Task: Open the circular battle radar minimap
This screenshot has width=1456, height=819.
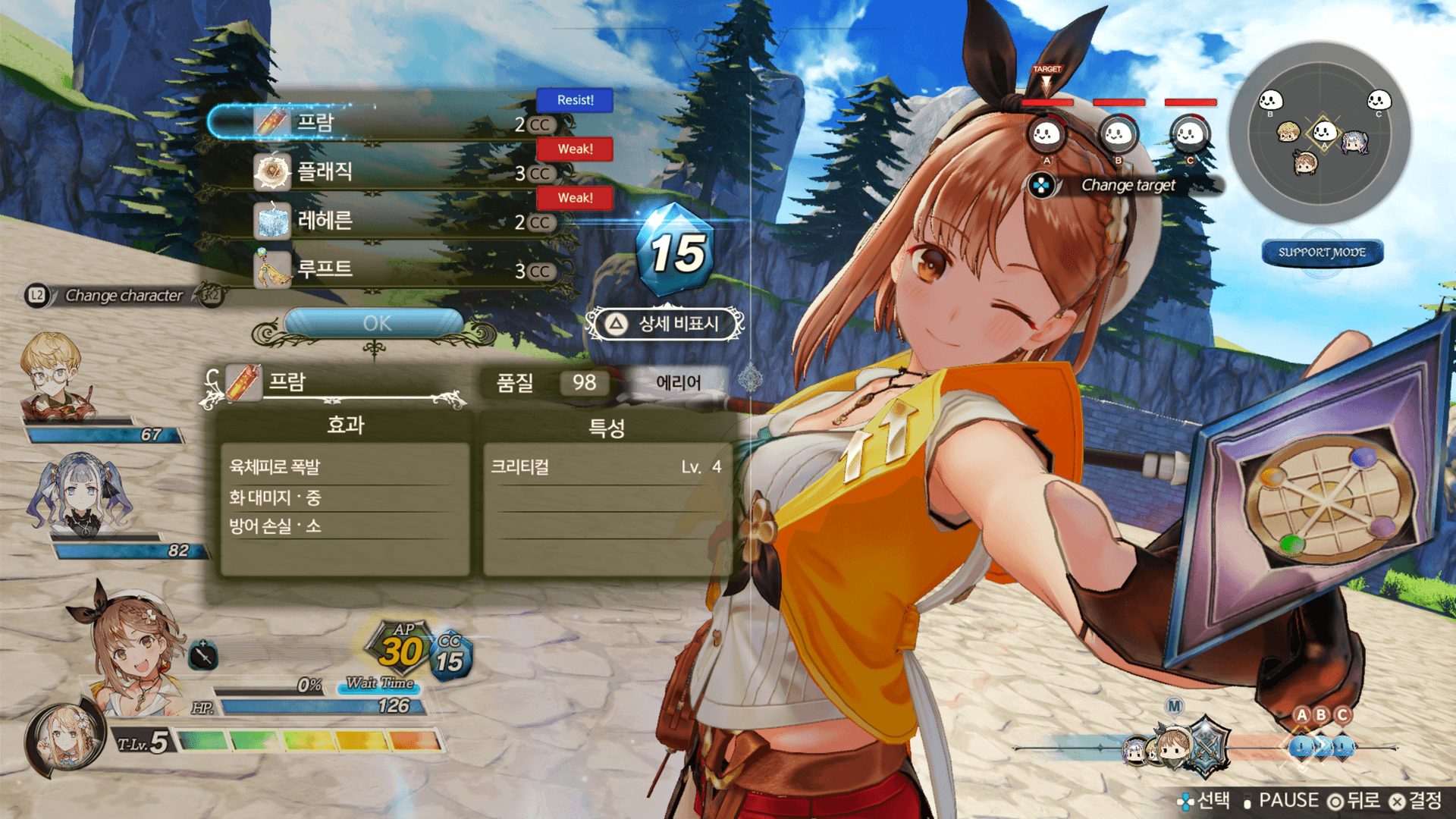Action: pos(1320,133)
